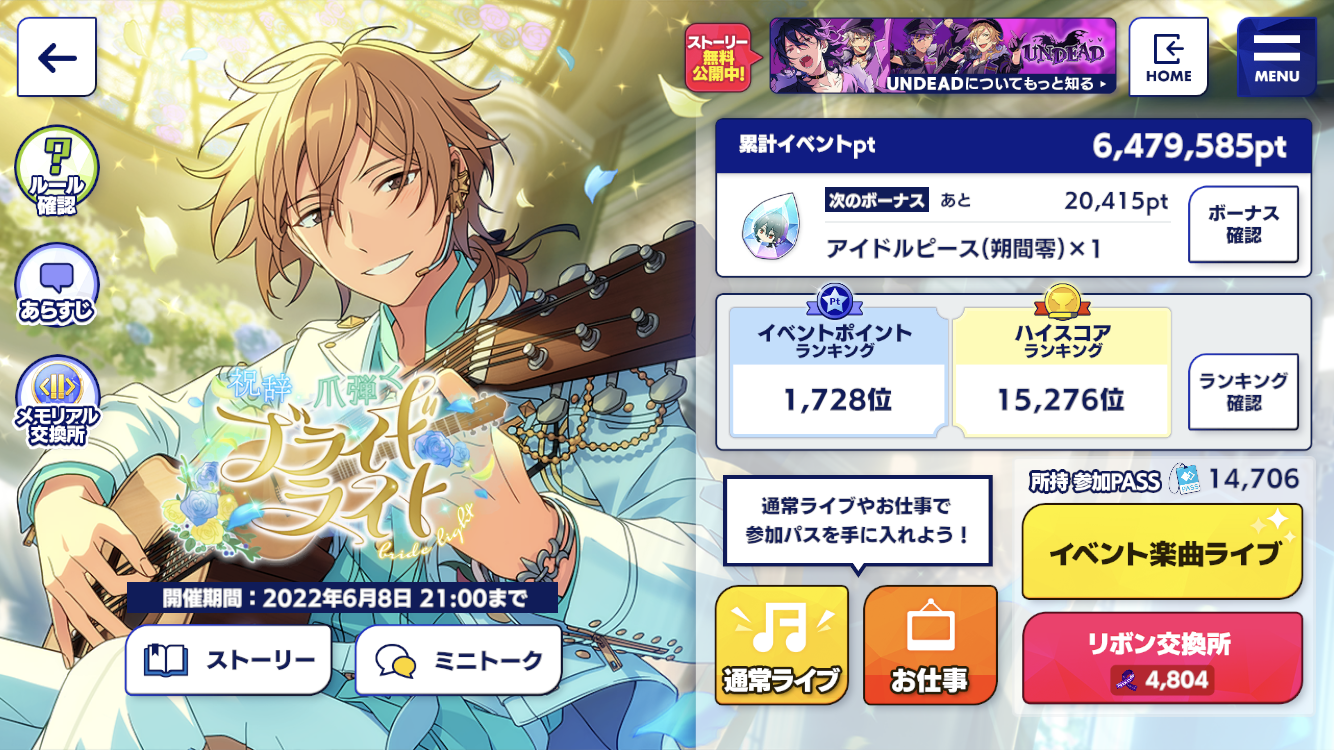Go back with the arrow button

57,57
